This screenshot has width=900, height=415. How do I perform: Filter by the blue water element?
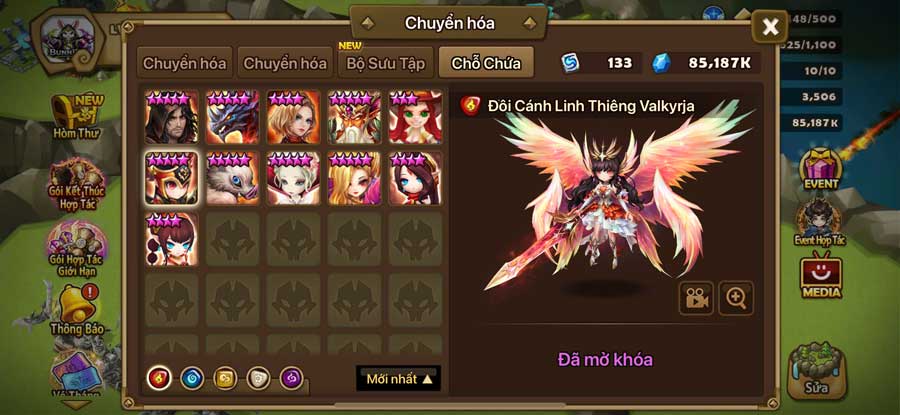click(x=191, y=378)
